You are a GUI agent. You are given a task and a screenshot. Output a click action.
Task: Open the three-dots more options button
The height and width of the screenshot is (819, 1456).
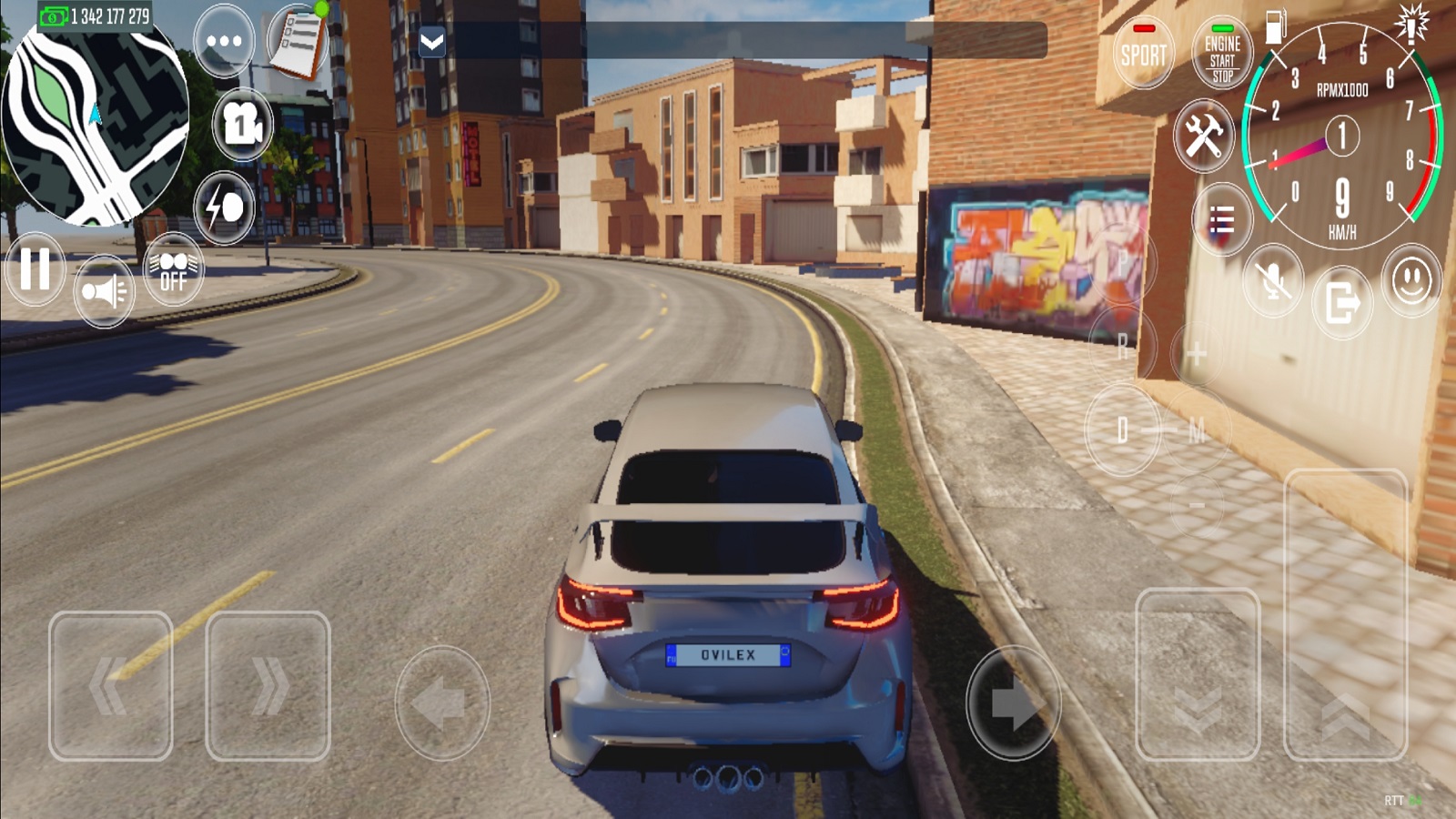[x=224, y=41]
